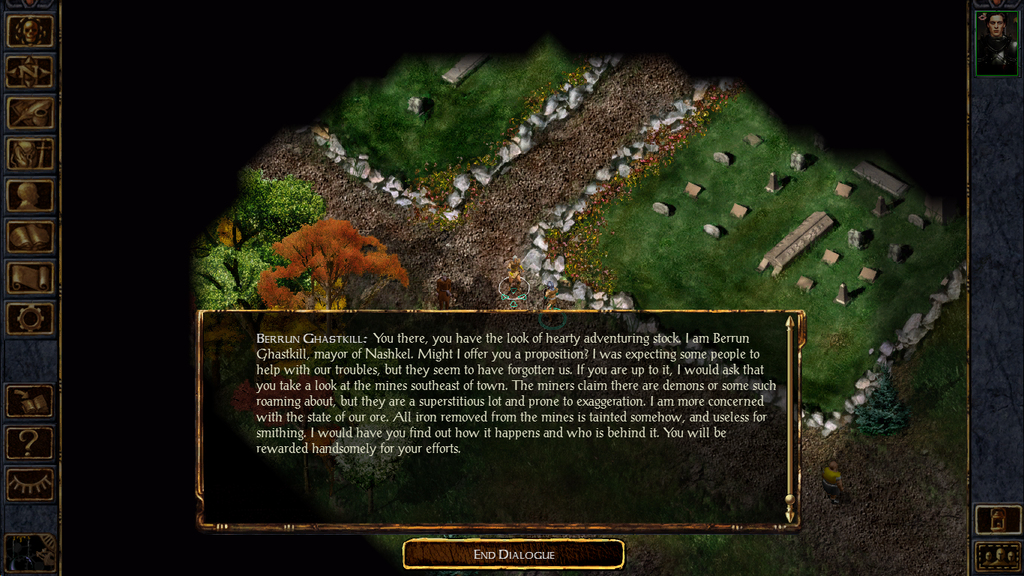Toggle the closed eye icon
1024x576 pixels.
30,484
